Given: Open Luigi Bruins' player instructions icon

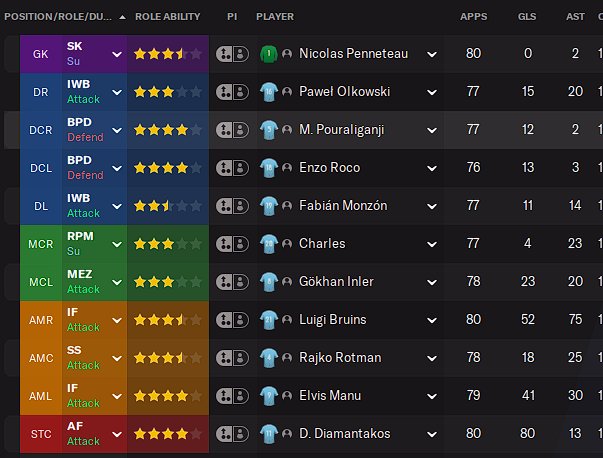Looking at the screenshot, I should (x=232, y=320).
